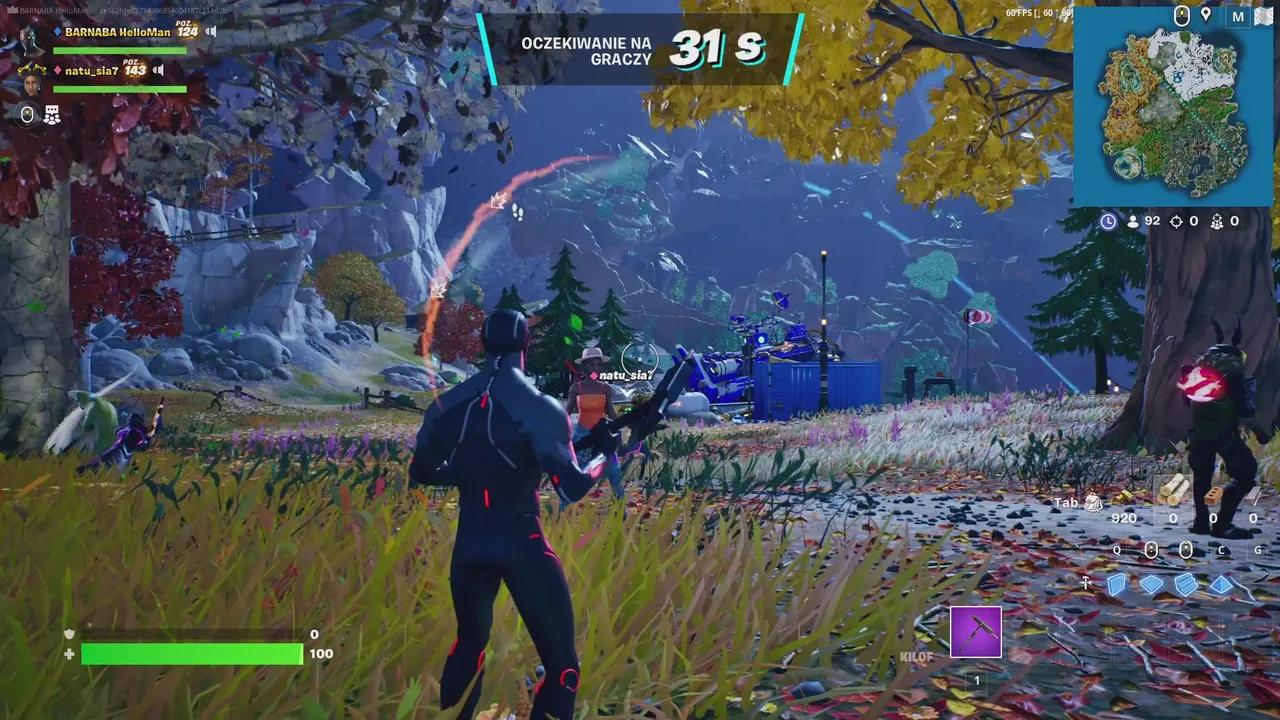1280x720 pixels.
Task: Toggle the place marker pin above the minimap
Action: pos(1205,16)
